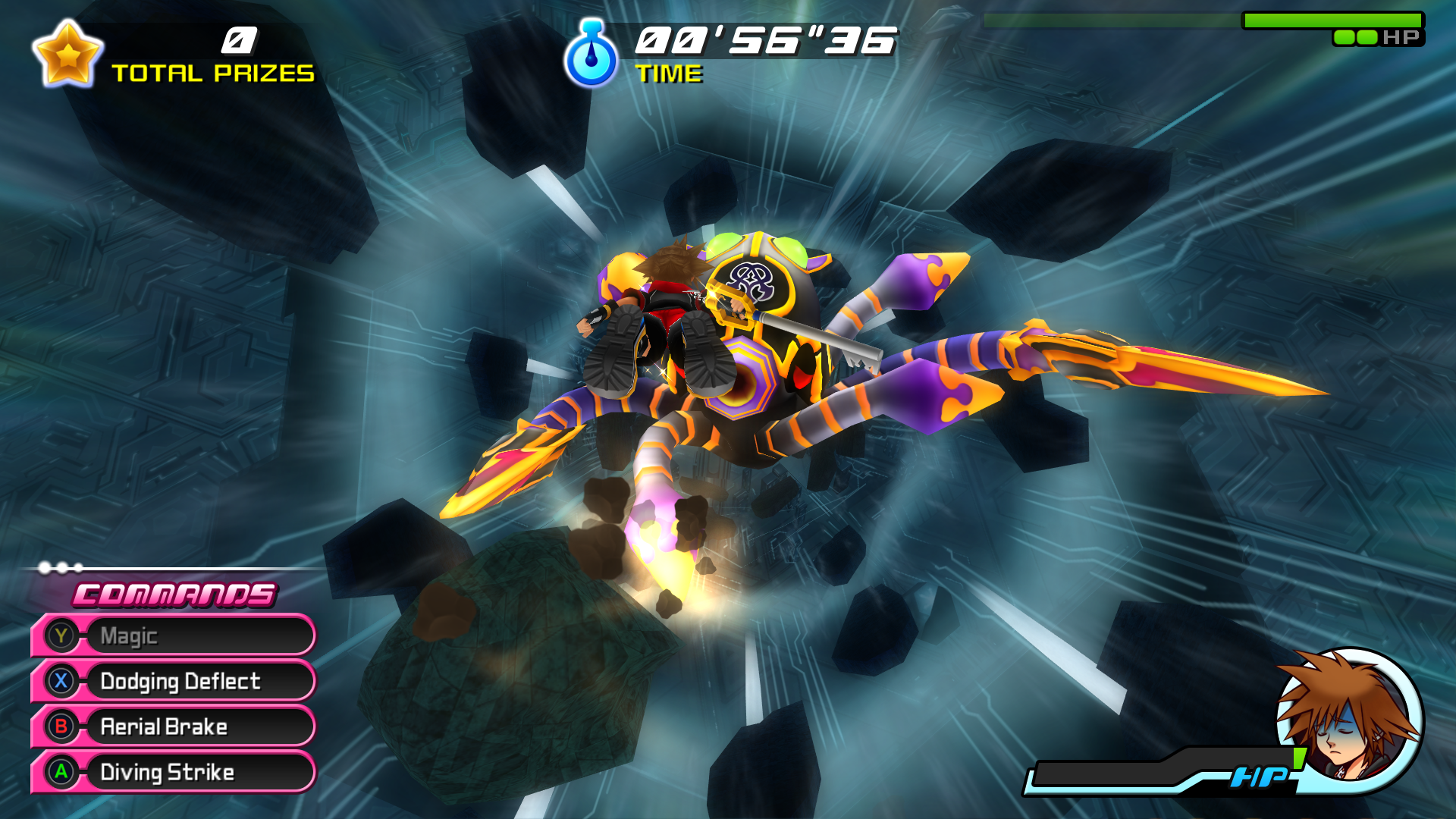Activate the Aerial Brake command
The width and height of the screenshot is (1456, 819).
coord(173,726)
